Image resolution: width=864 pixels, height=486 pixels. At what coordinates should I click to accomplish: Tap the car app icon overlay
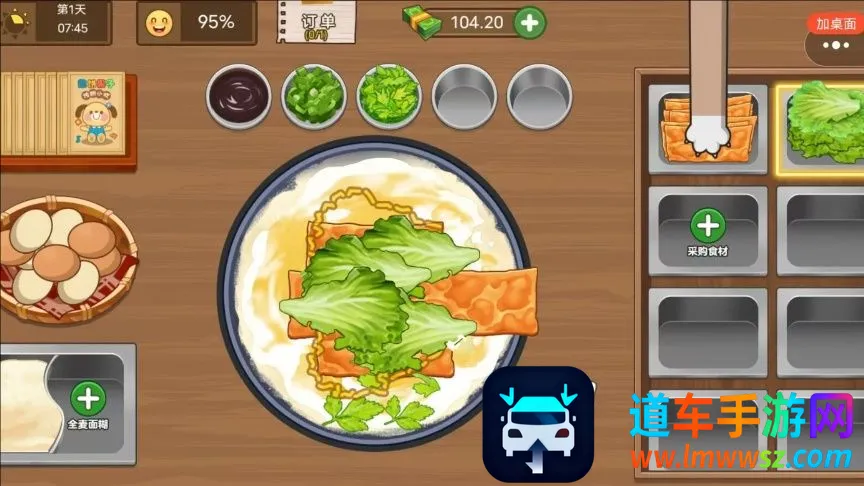538,424
